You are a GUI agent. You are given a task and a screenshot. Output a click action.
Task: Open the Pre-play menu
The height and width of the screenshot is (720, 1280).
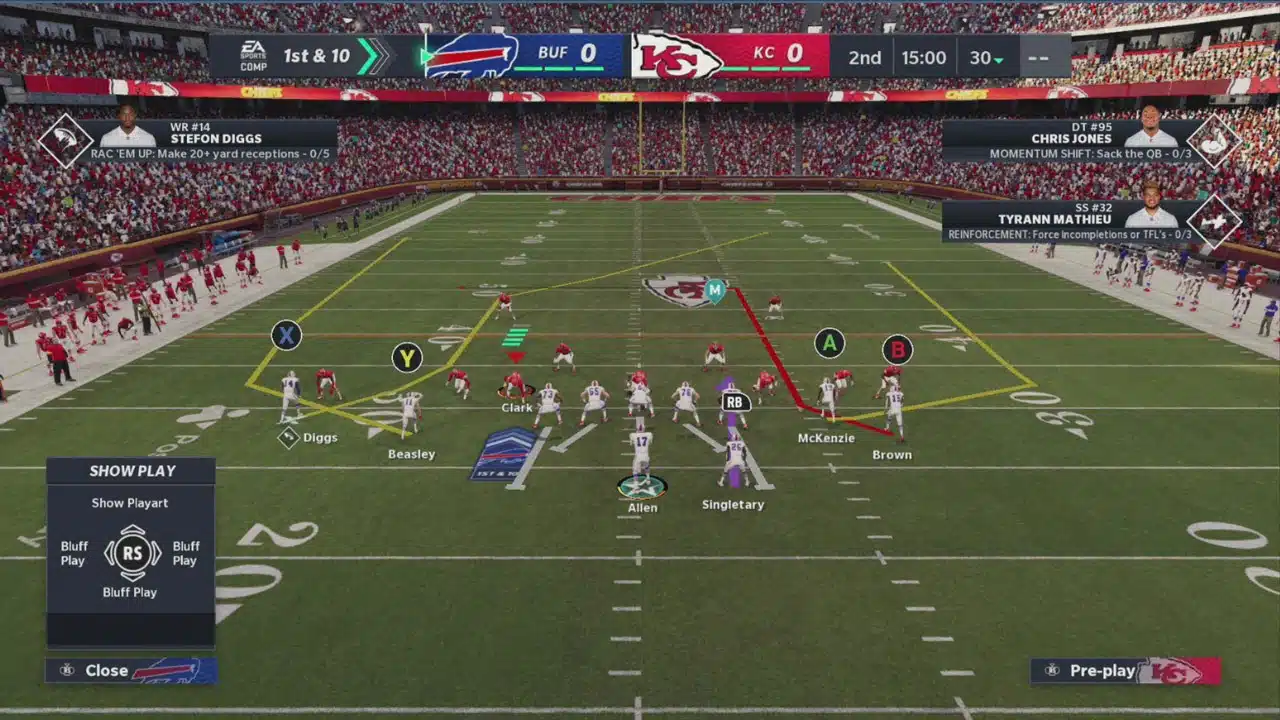click(1125, 670)
